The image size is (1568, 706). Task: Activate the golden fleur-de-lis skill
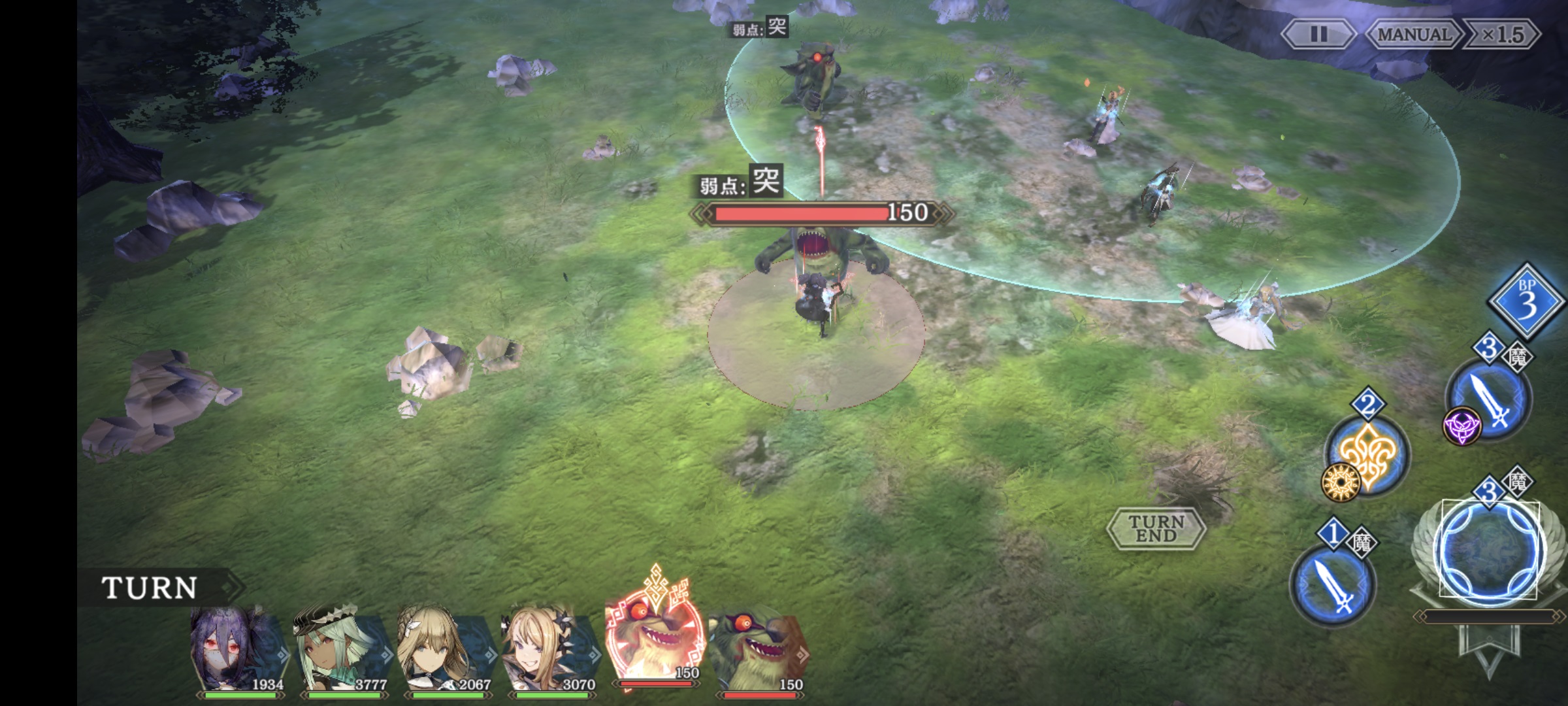(1367, 454)
